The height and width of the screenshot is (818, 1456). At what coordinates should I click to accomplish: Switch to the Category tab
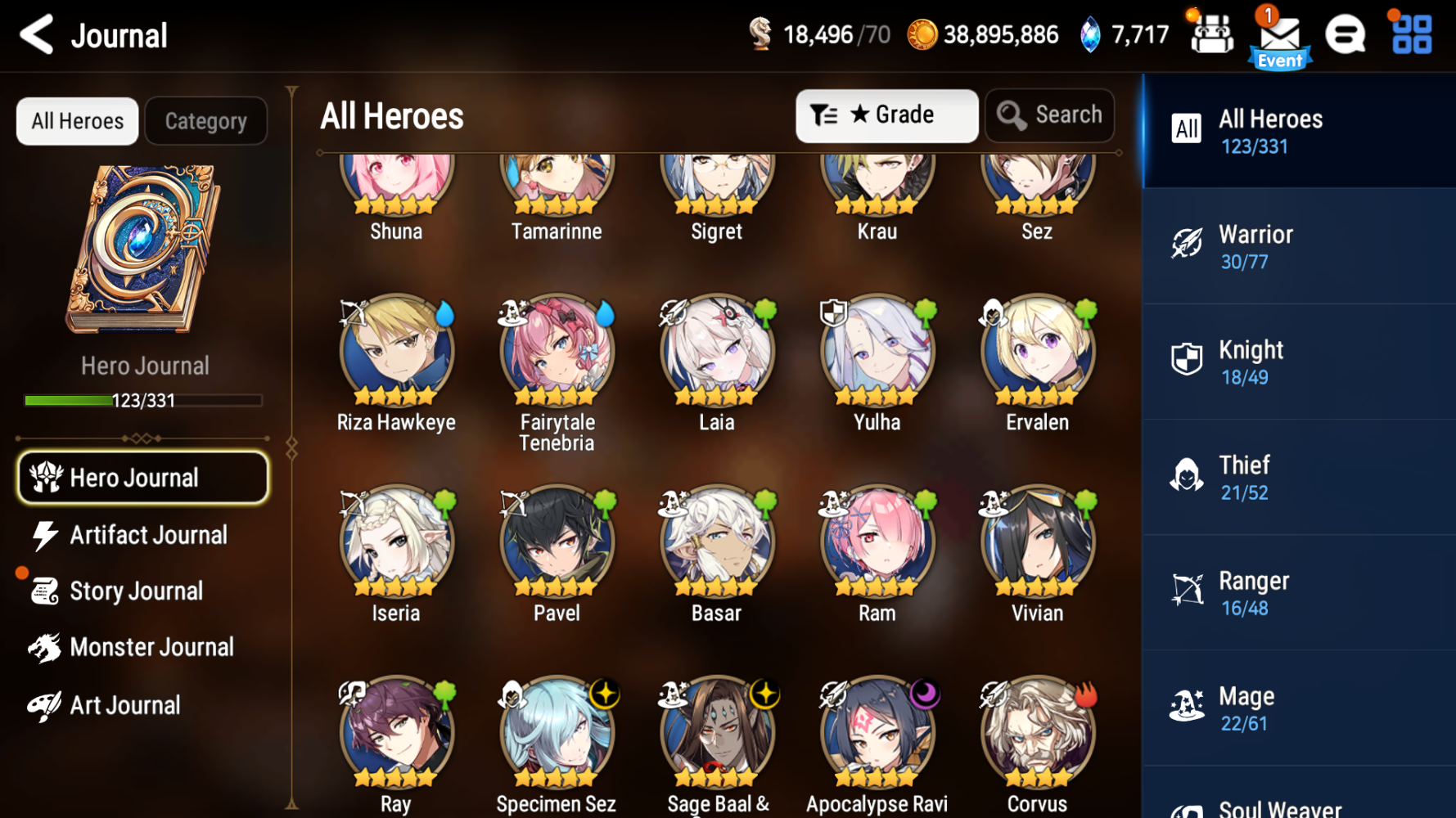[x=205, y=120]
